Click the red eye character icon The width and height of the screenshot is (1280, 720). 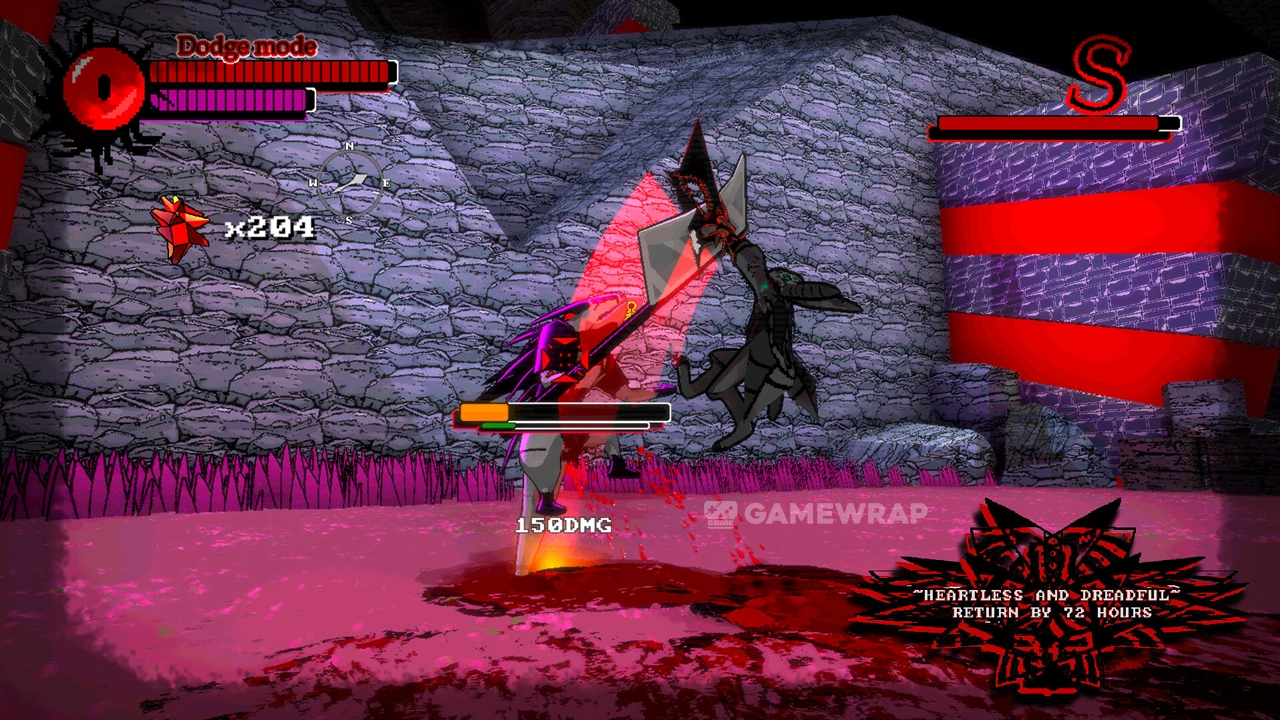(x=103, y=90)
